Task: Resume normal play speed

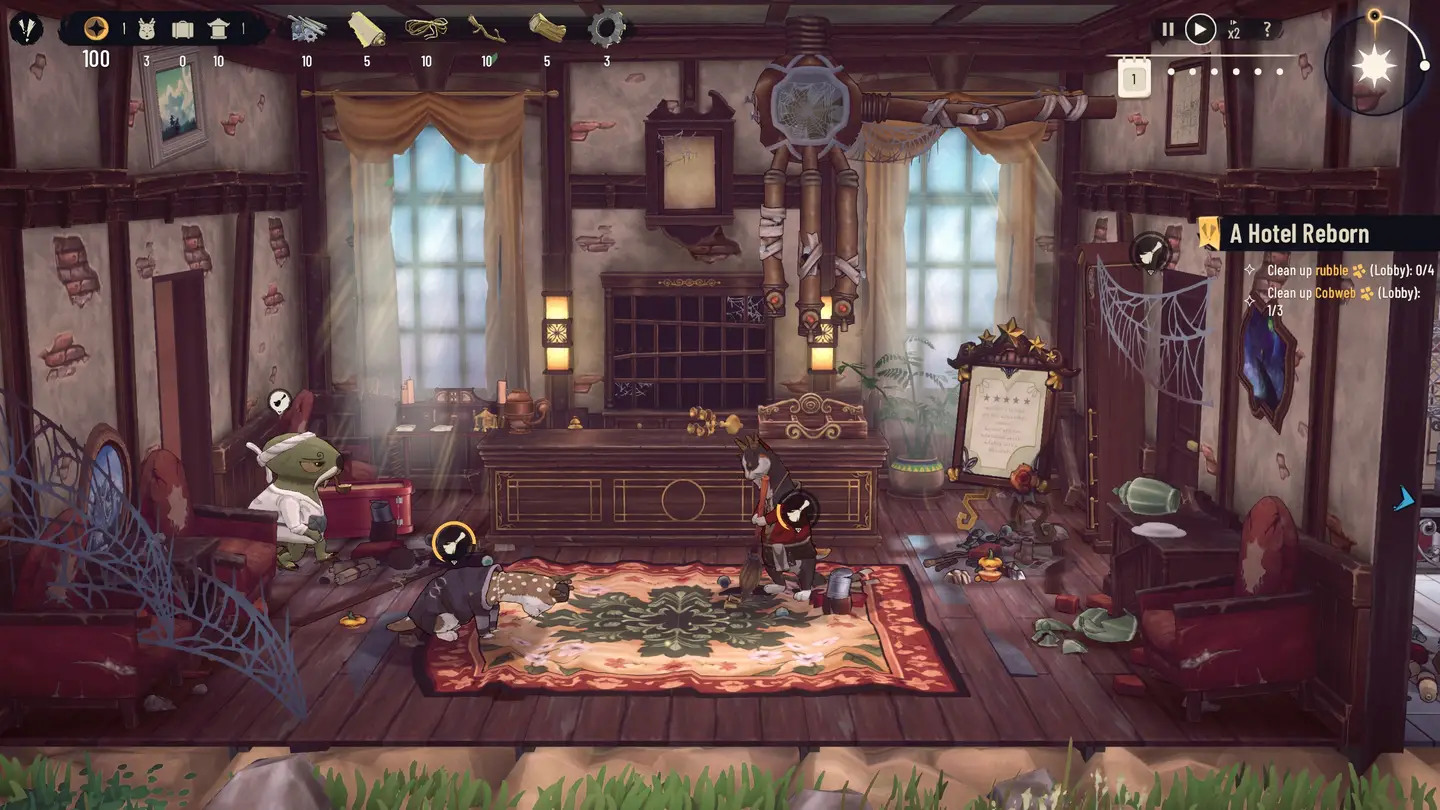Action: click(x=1200, y=29)
